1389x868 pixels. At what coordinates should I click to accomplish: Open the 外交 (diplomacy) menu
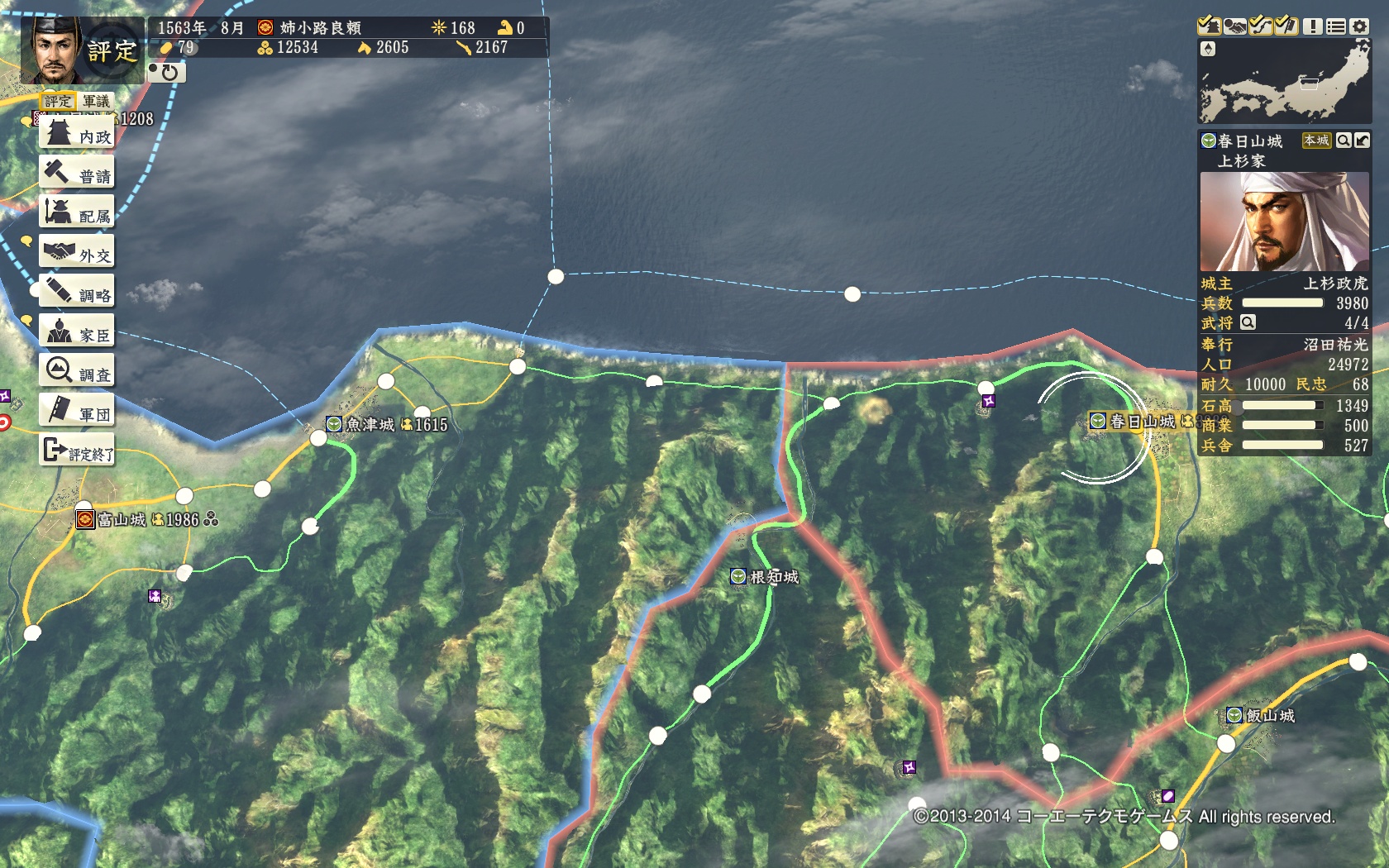pyautogui.click(x=77, y=253)
